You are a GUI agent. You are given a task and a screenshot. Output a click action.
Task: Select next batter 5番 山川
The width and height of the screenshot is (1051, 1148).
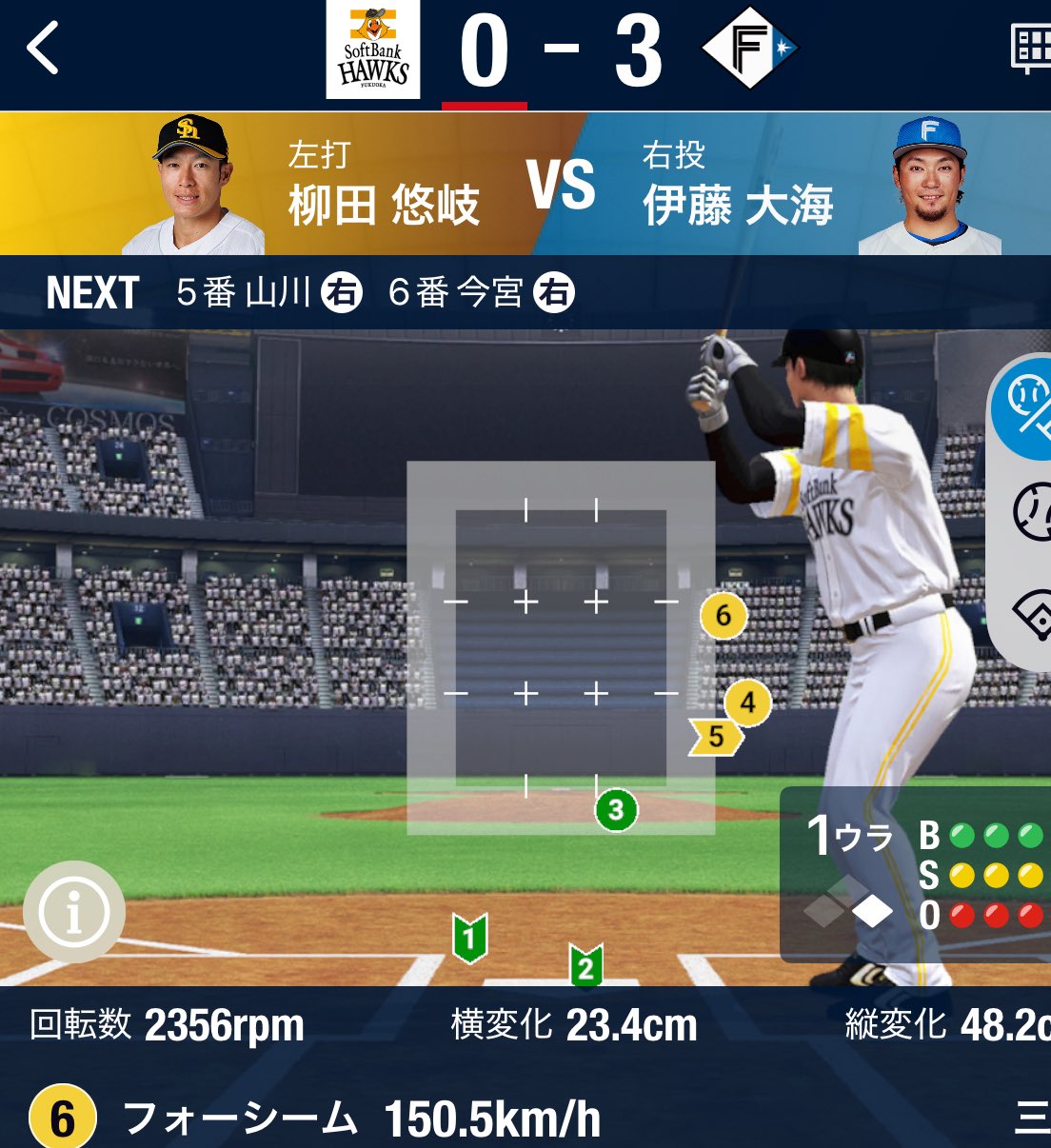tap(268, 293)
